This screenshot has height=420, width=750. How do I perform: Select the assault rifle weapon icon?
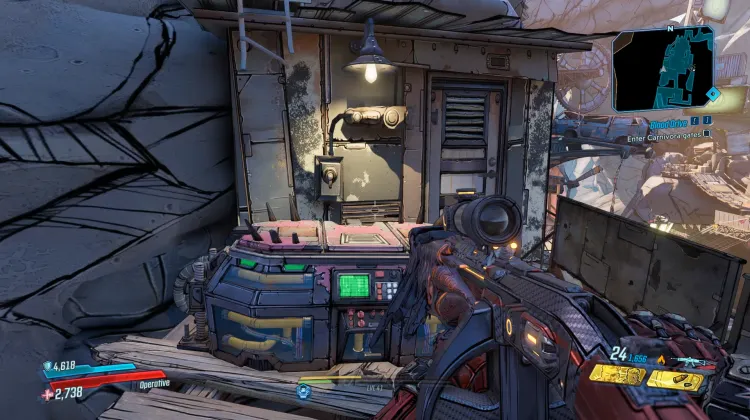(x=692, y=362)
